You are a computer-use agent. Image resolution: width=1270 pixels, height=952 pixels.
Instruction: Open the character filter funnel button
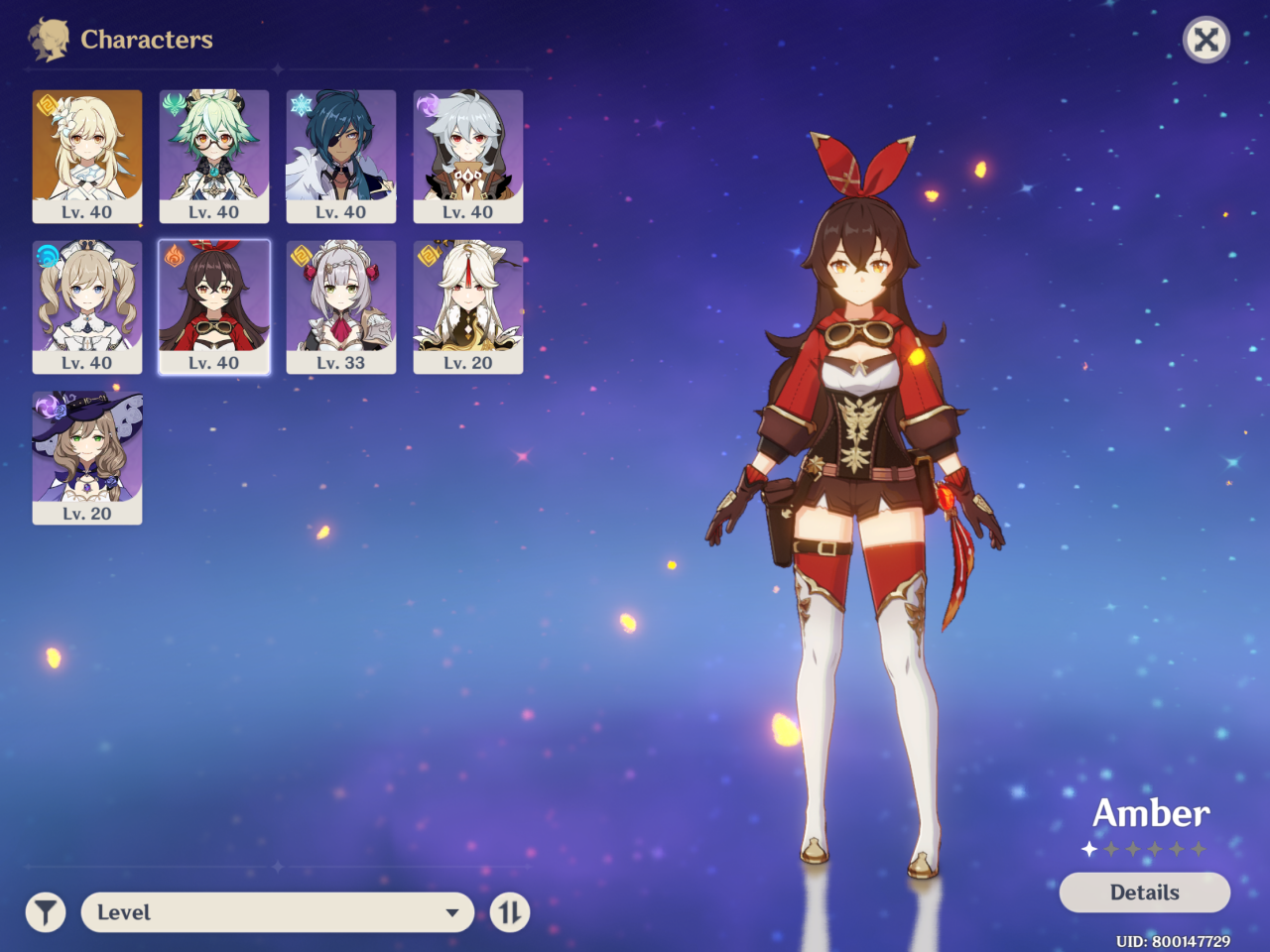[46, 912]
